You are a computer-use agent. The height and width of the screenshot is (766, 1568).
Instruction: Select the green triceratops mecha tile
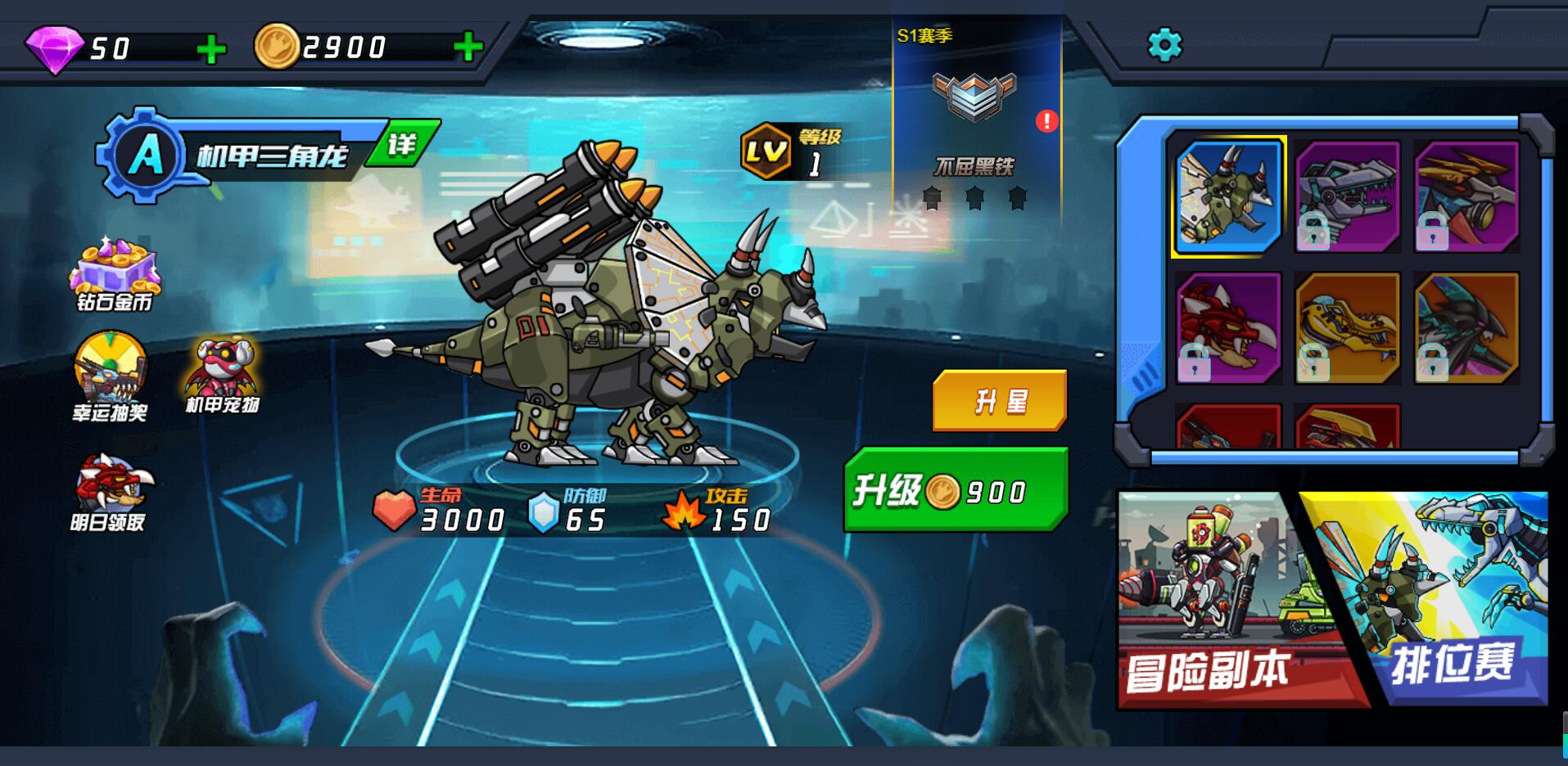(x=1228, y=197)
